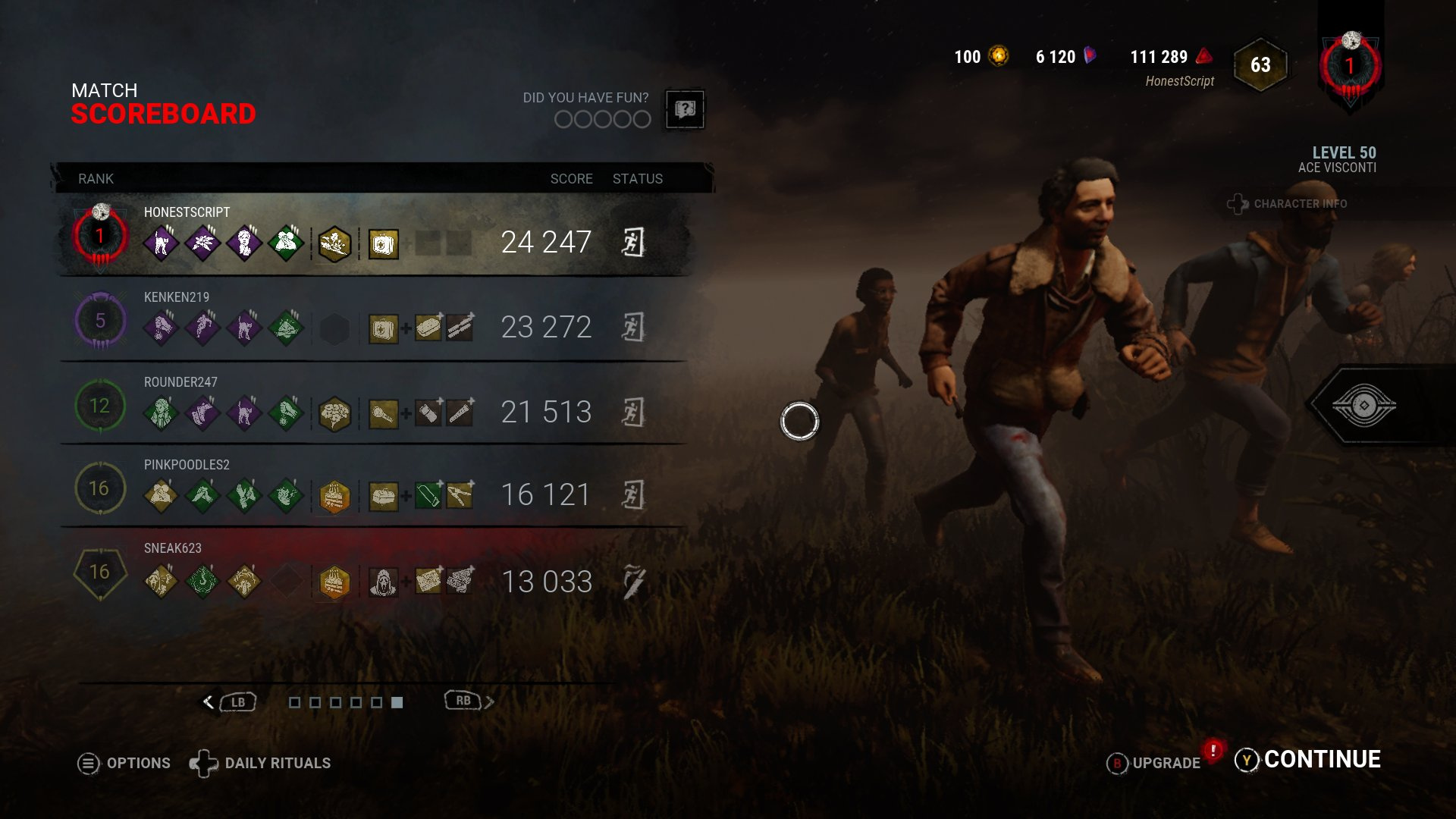Expand the mystery survey card icon
1456x819 pixels.
[x=685, y=110]
